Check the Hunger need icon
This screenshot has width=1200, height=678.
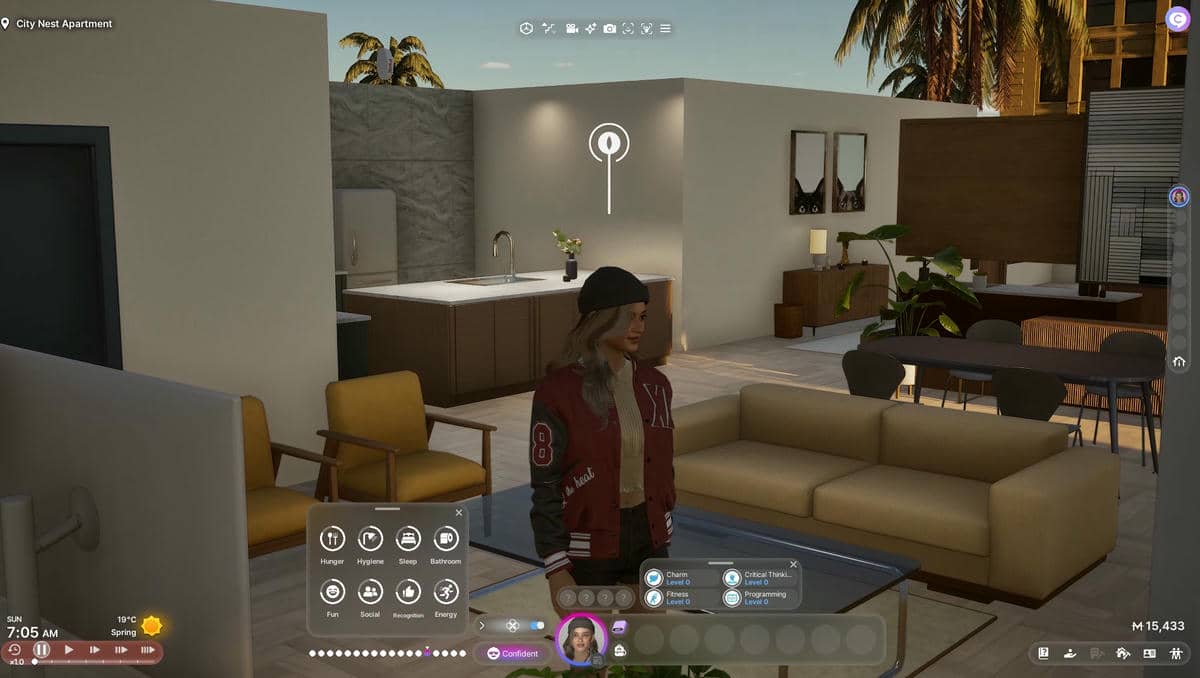(x=332, y=539)
